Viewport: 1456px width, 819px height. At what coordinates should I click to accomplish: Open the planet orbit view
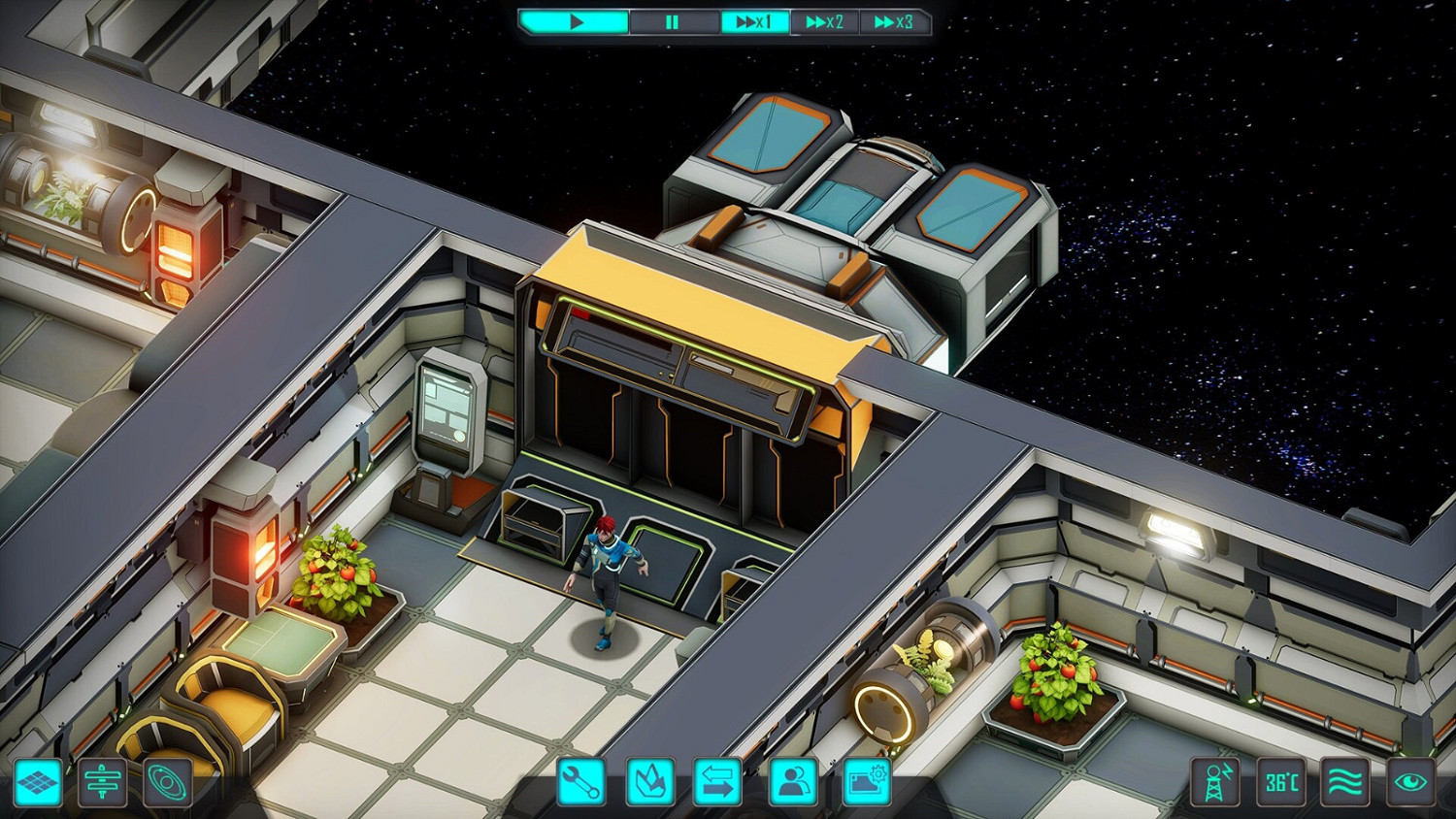[x=167, y=782]
